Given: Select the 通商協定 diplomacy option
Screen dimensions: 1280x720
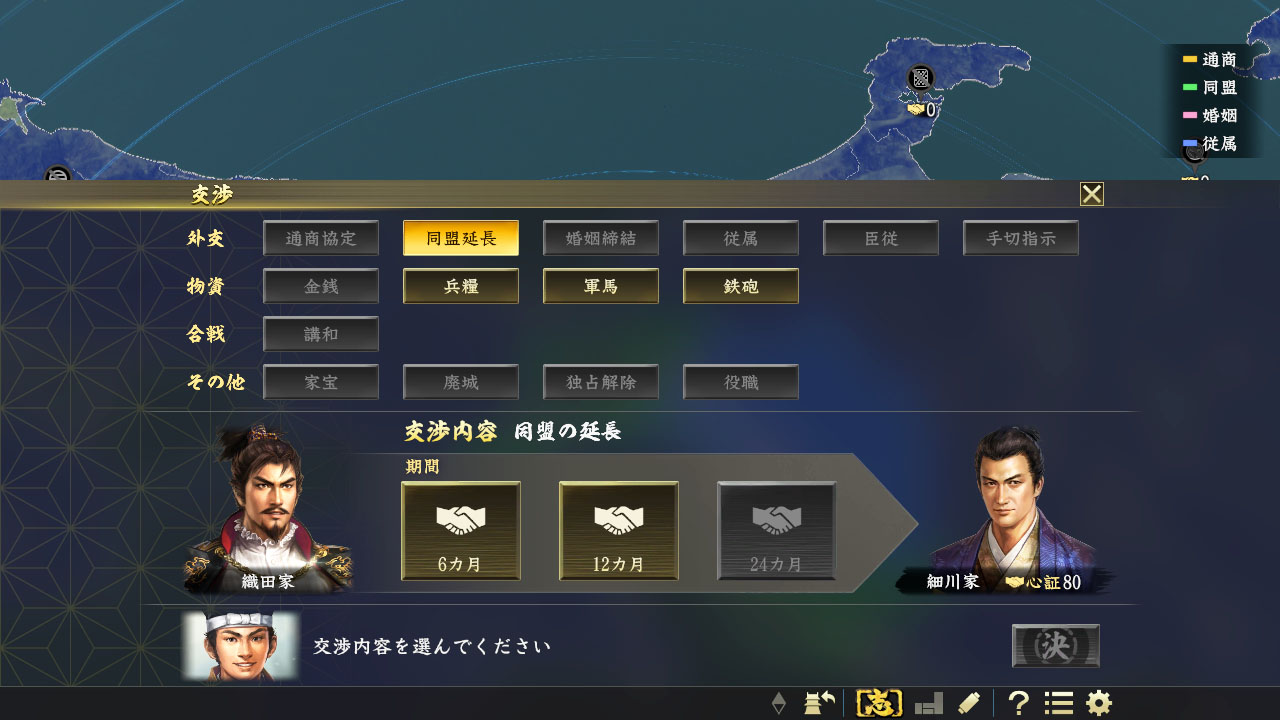Looking at the screenshot, I should 320,238.
